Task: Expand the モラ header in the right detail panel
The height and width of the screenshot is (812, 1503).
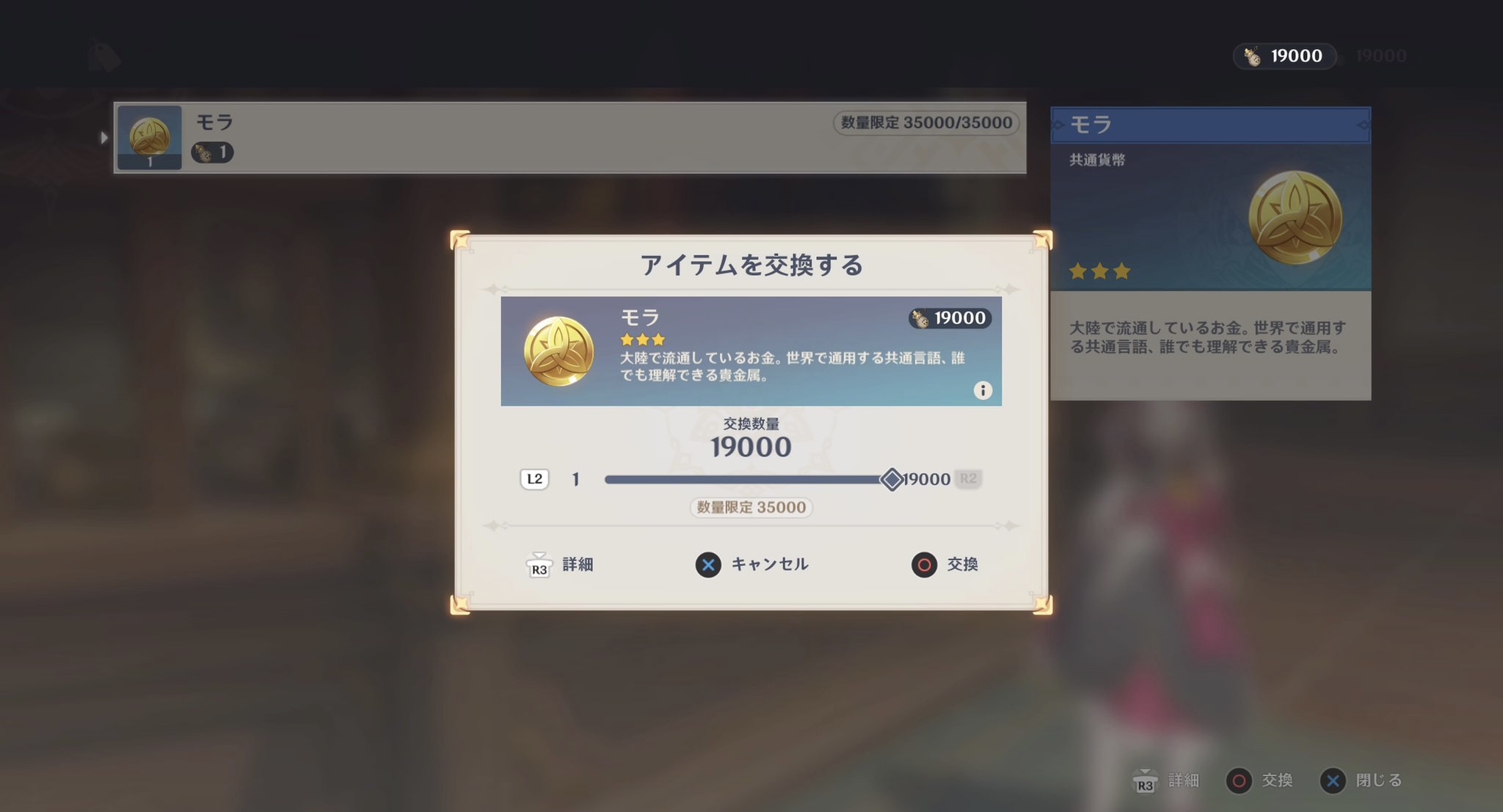Action: click(x=1210, y=124)
